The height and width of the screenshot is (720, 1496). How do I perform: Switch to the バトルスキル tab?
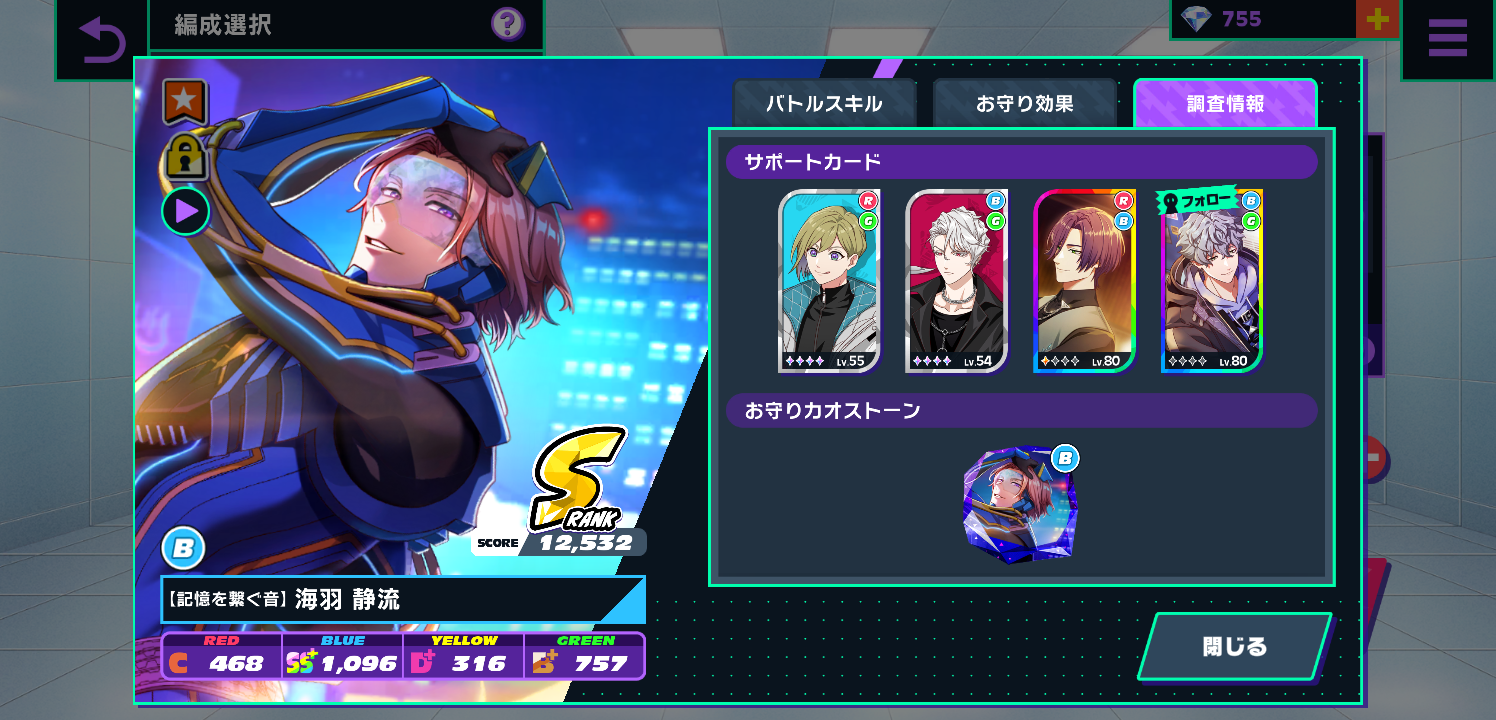824,103
